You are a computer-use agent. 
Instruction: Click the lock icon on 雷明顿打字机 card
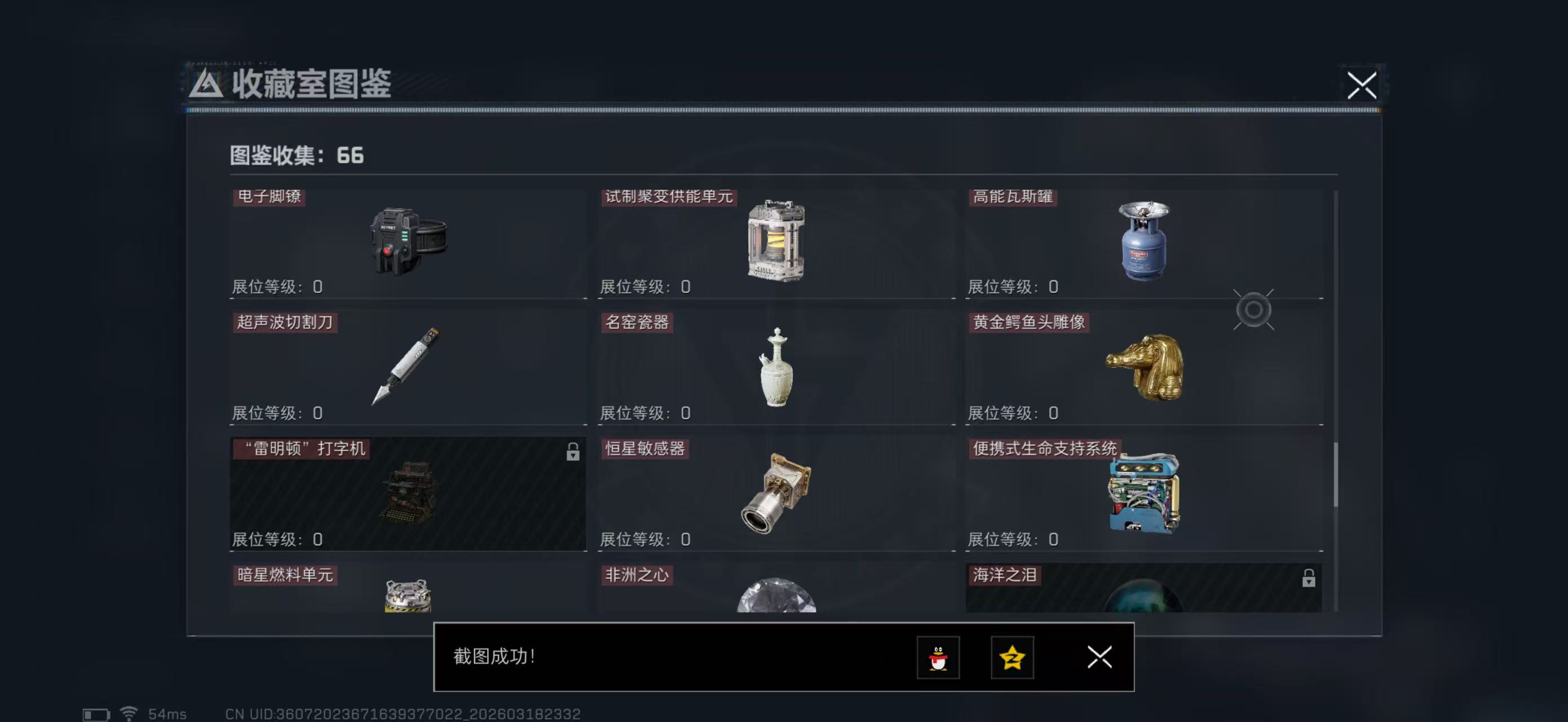[x=572, y=454]
